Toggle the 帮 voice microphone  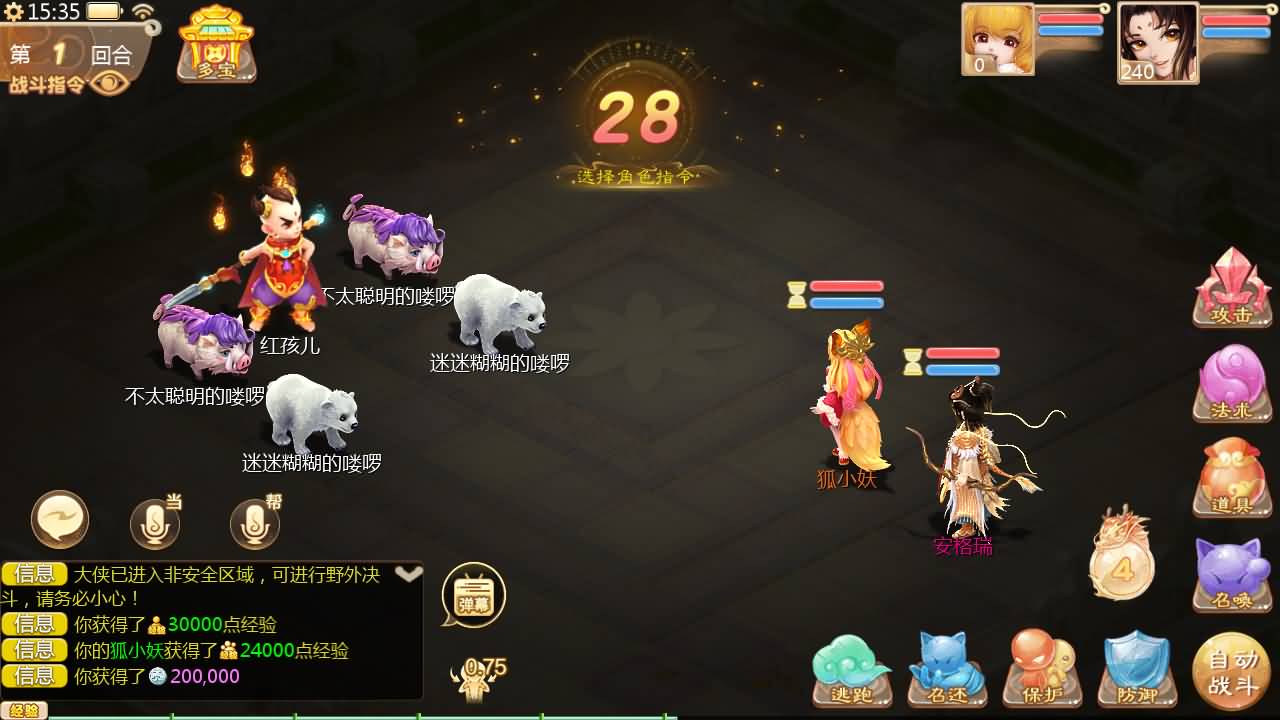(x=253, y=520)
